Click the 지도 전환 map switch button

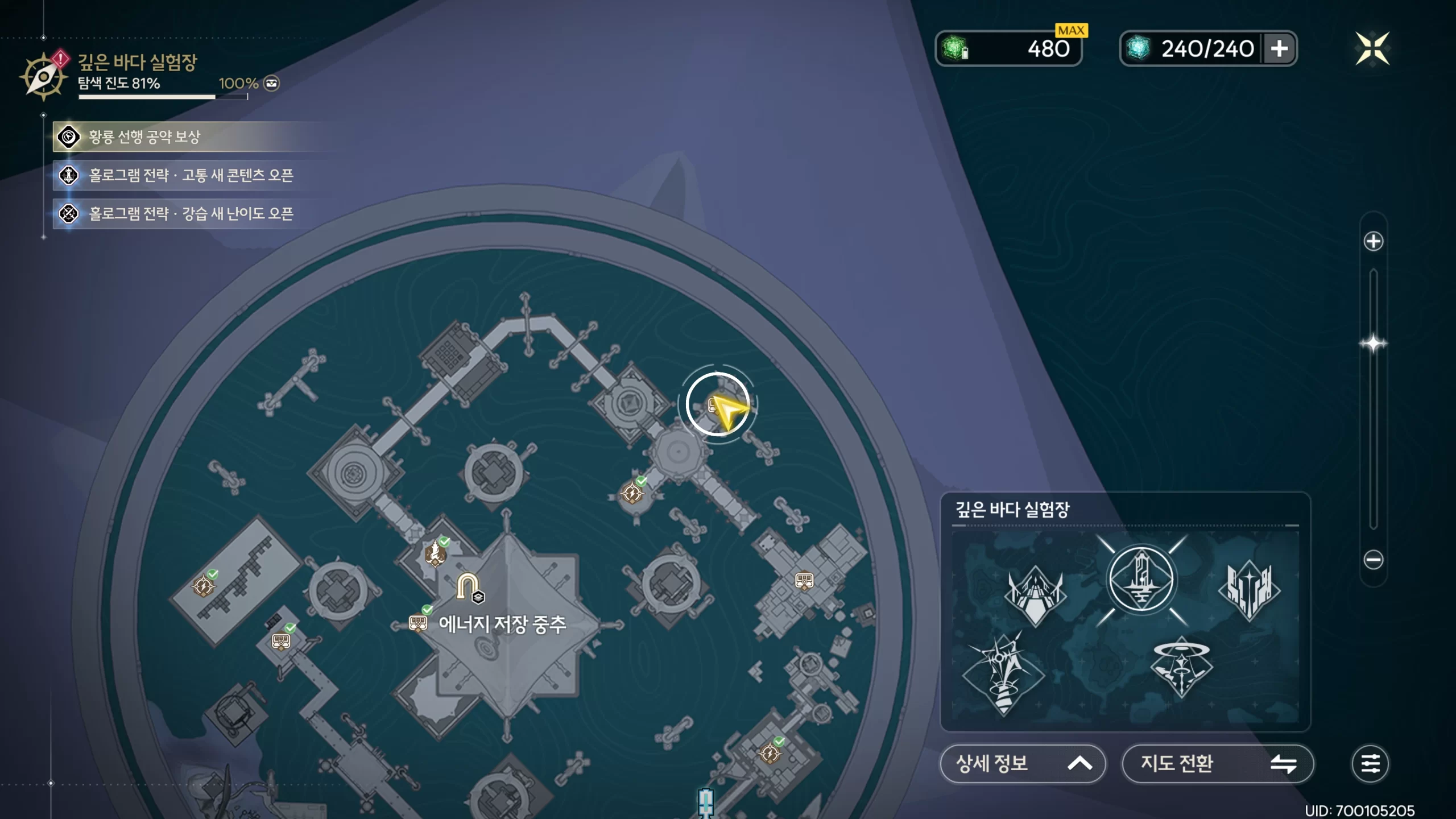[1217, 763]
